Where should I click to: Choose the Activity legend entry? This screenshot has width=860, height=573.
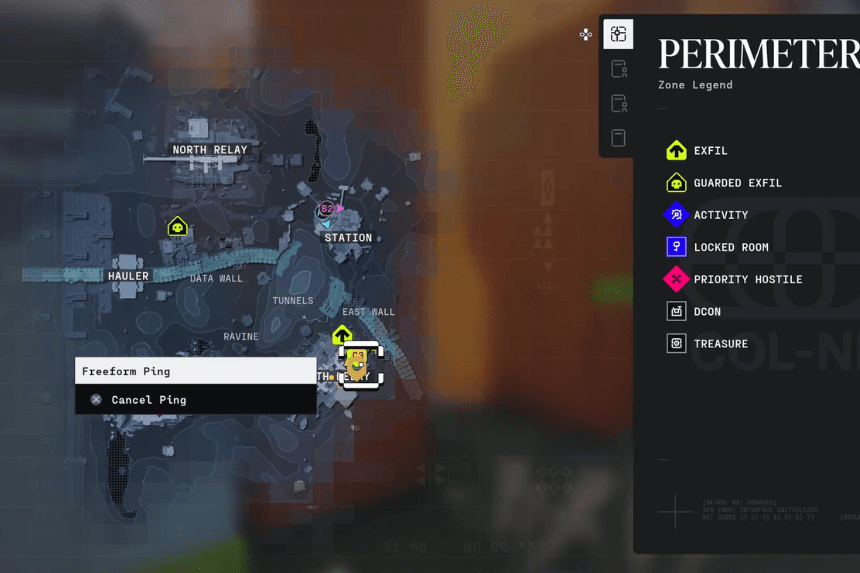click(x=720, y=215)
